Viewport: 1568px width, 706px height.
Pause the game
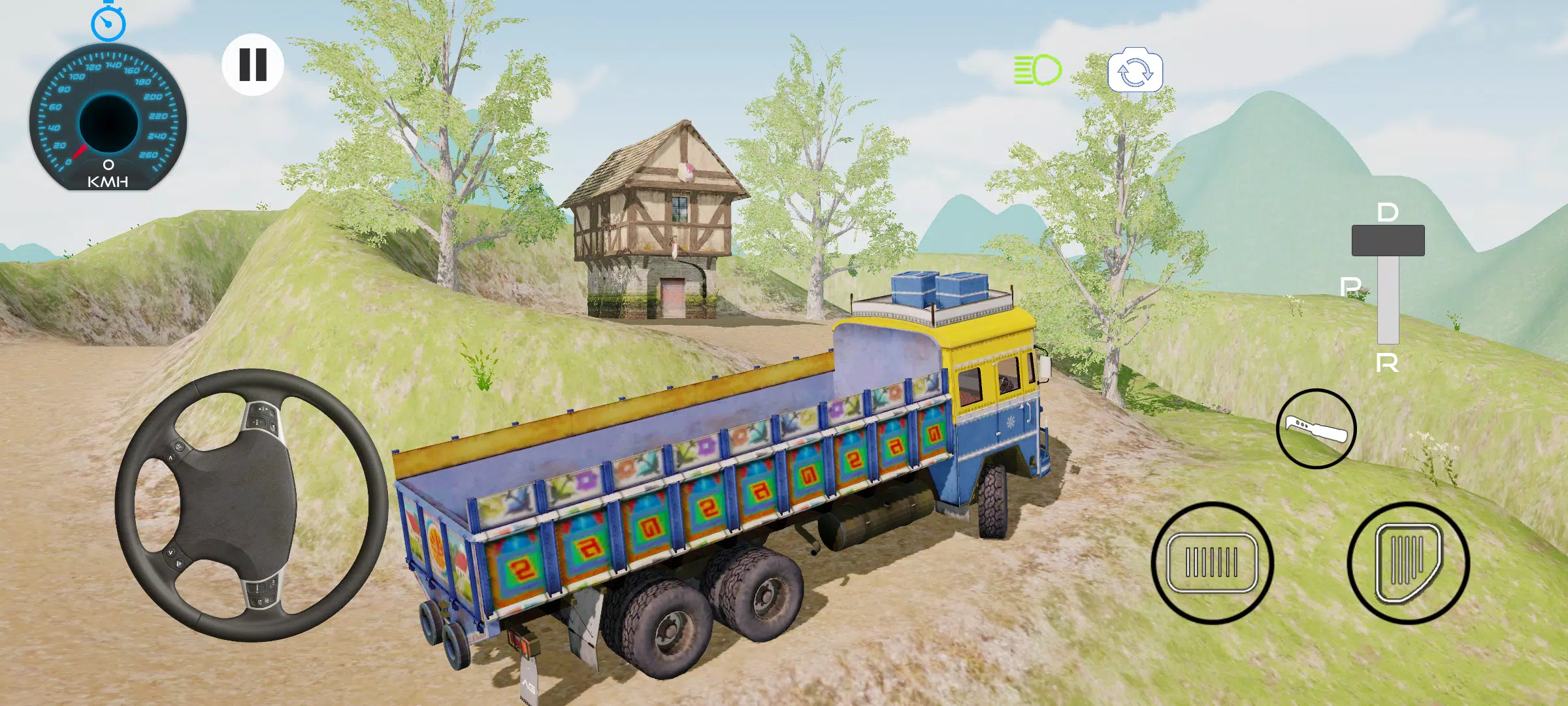(253, 65)
